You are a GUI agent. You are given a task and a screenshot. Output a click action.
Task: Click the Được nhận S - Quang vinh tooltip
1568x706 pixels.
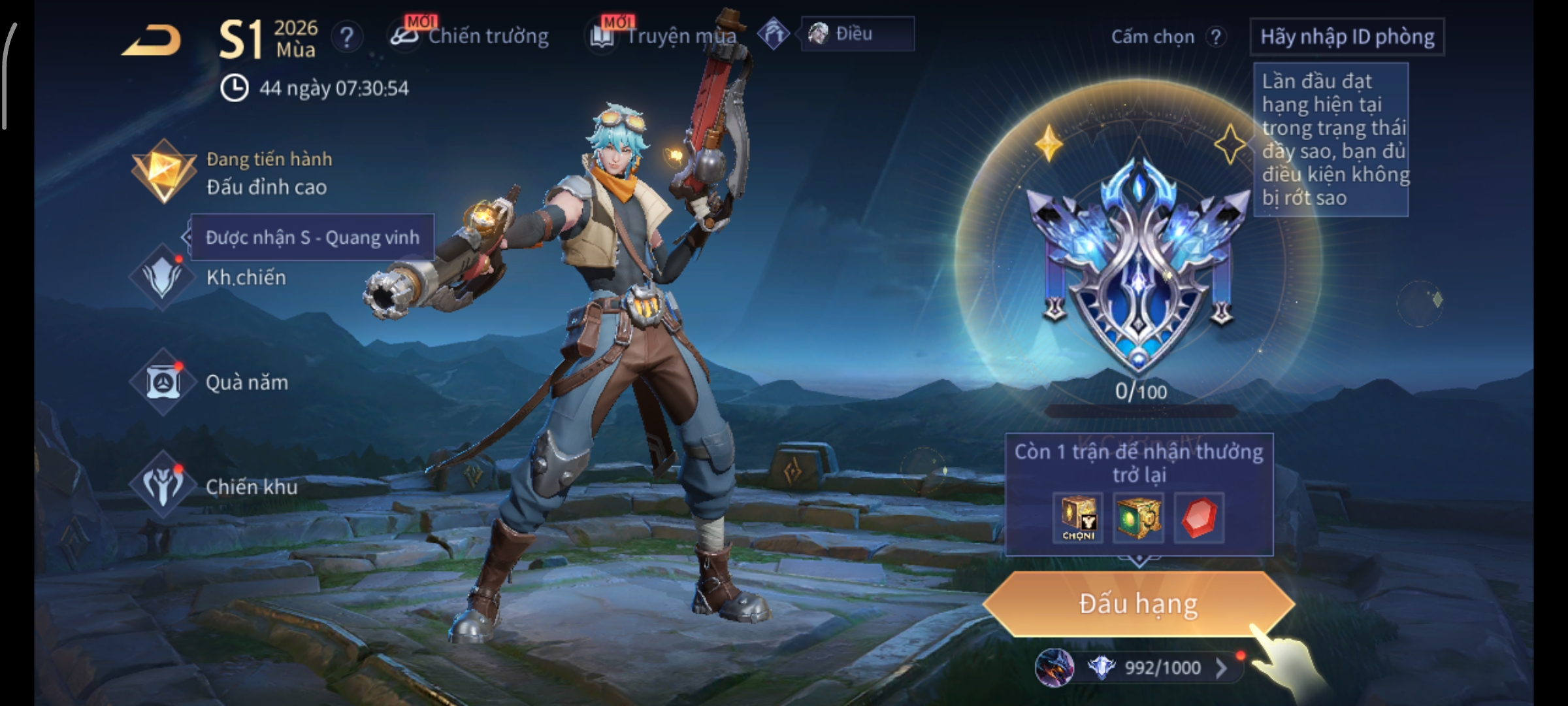tap(312, 237)
